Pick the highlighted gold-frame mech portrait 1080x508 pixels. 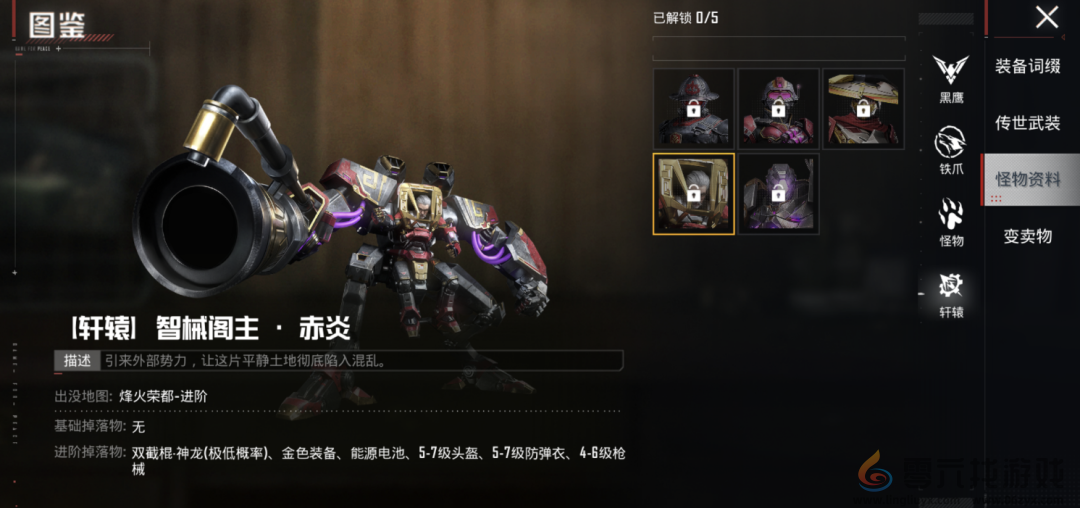tap(693, 193)
